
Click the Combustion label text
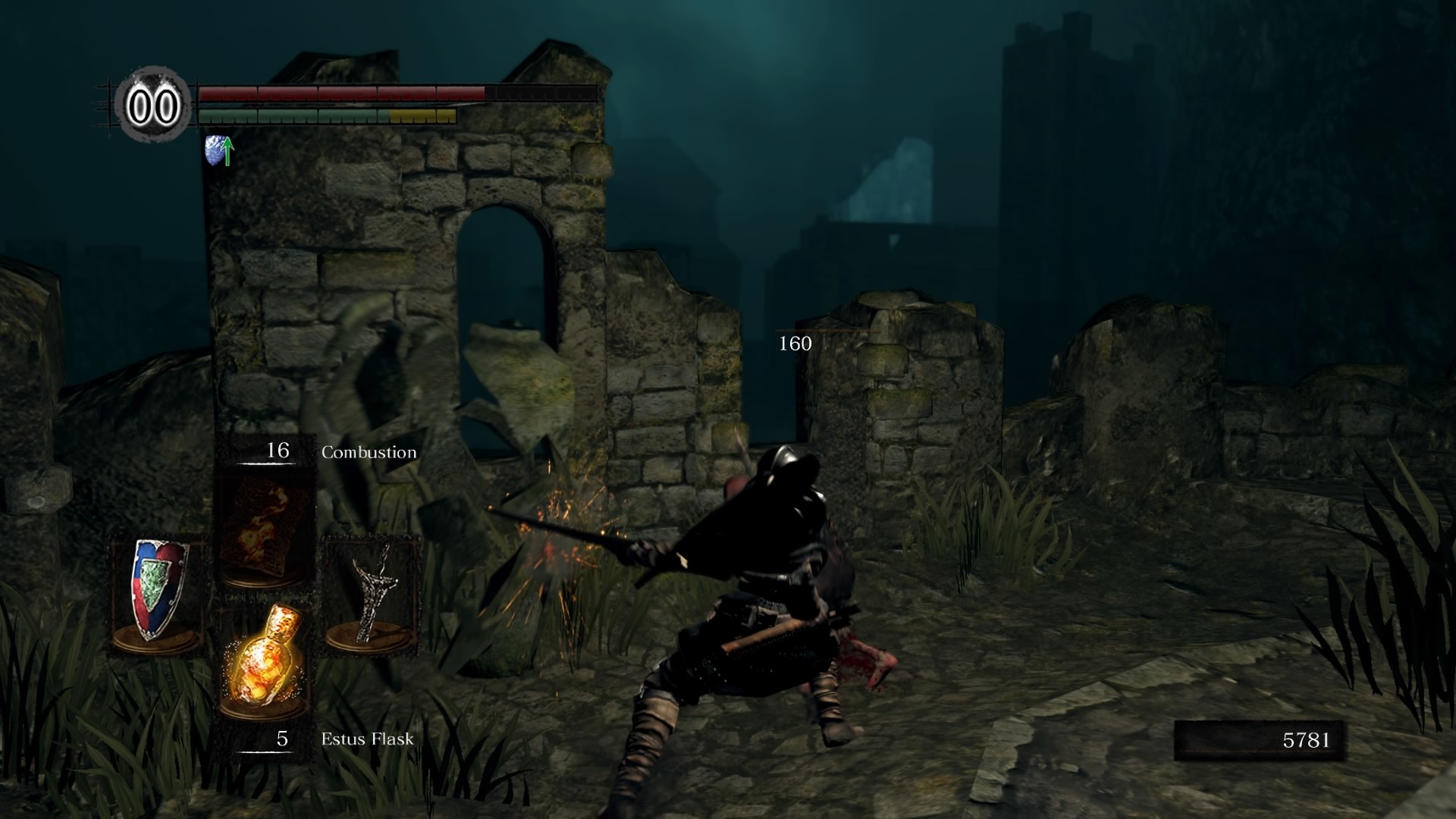368,452
